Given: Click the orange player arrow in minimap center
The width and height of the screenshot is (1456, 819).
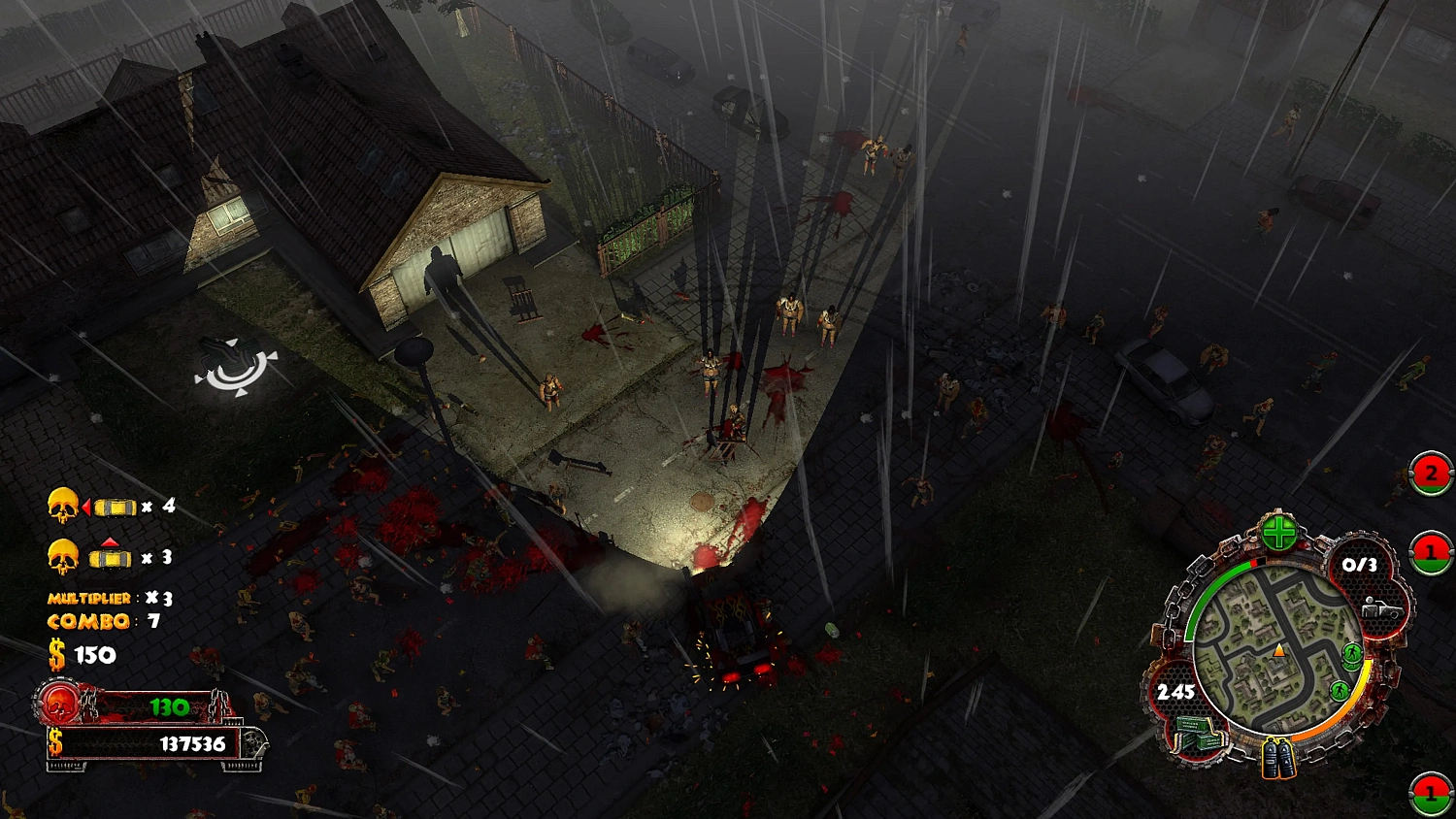Looking at the screenshot, I should tap(1279, 650).
